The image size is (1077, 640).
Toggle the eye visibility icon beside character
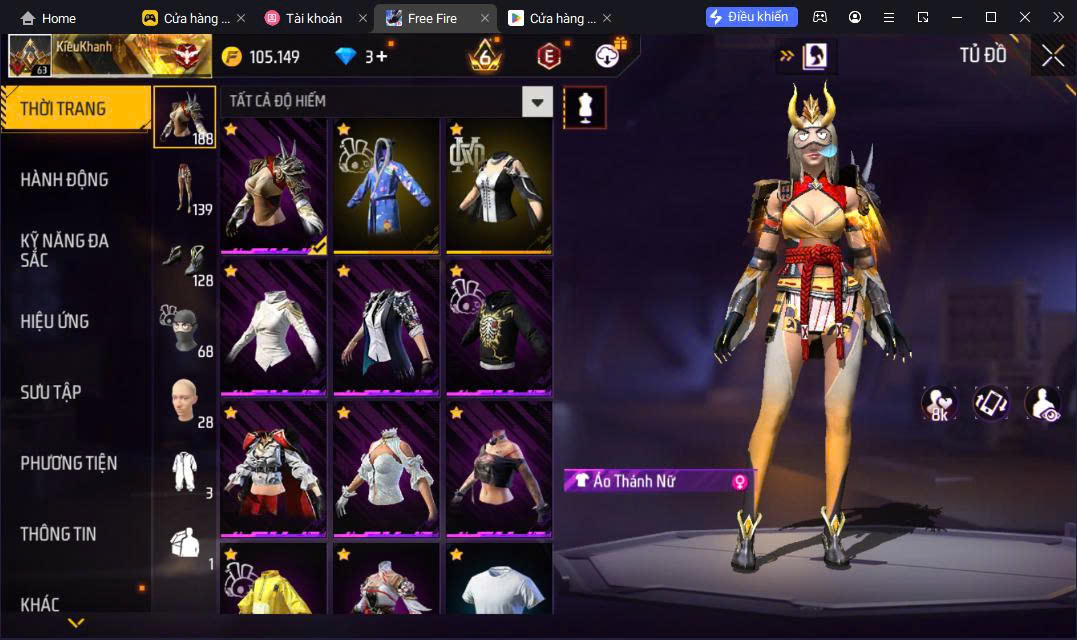click(1043, 403)
